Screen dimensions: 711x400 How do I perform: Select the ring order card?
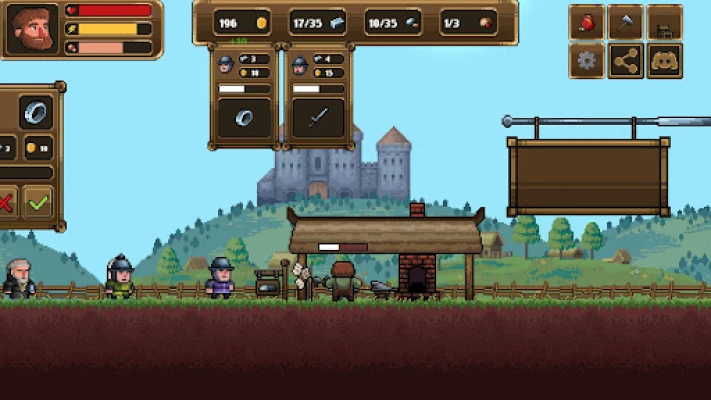244,97
